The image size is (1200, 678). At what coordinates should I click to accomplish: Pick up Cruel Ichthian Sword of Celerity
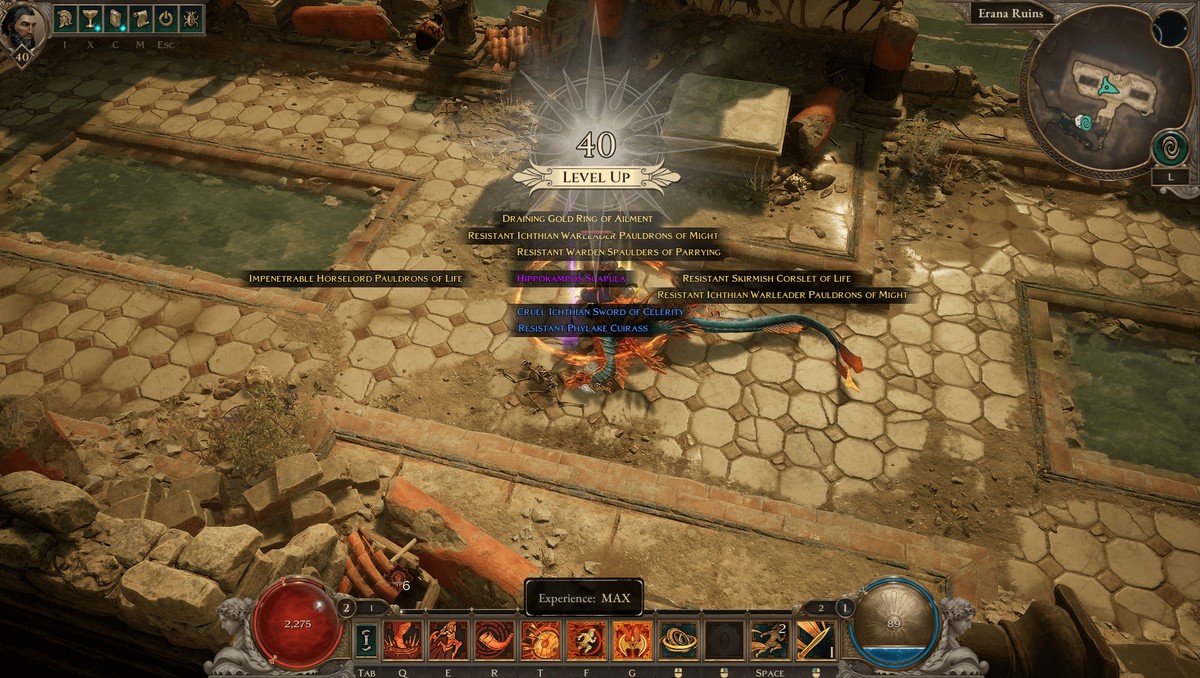click(600, 312)
